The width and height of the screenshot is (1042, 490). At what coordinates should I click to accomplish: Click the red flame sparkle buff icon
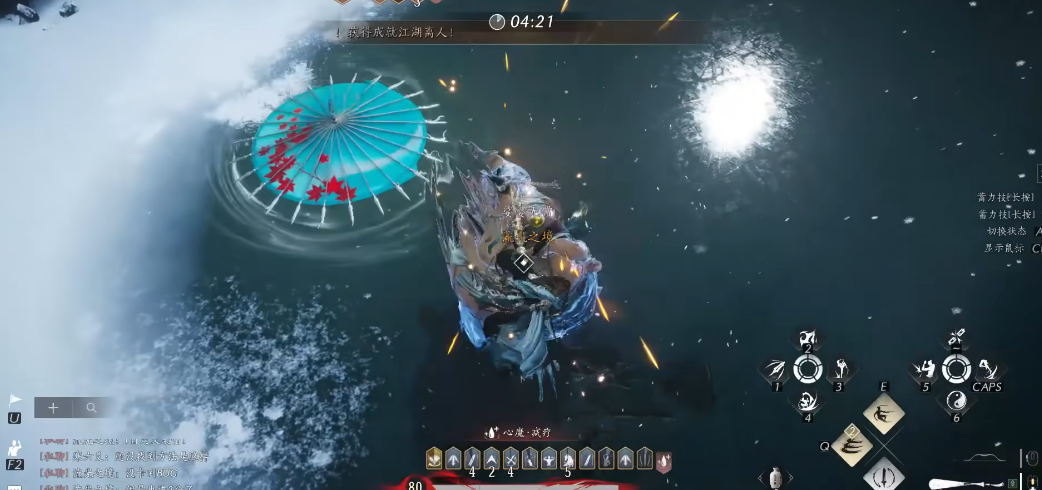click(663, 460)
